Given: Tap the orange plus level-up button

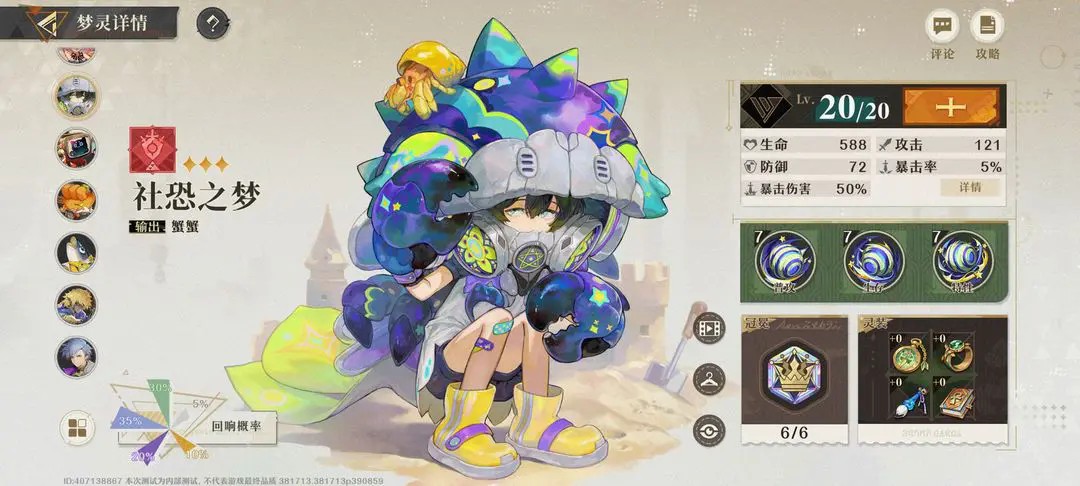Looking at the screenshot, I should coord(952,106).
